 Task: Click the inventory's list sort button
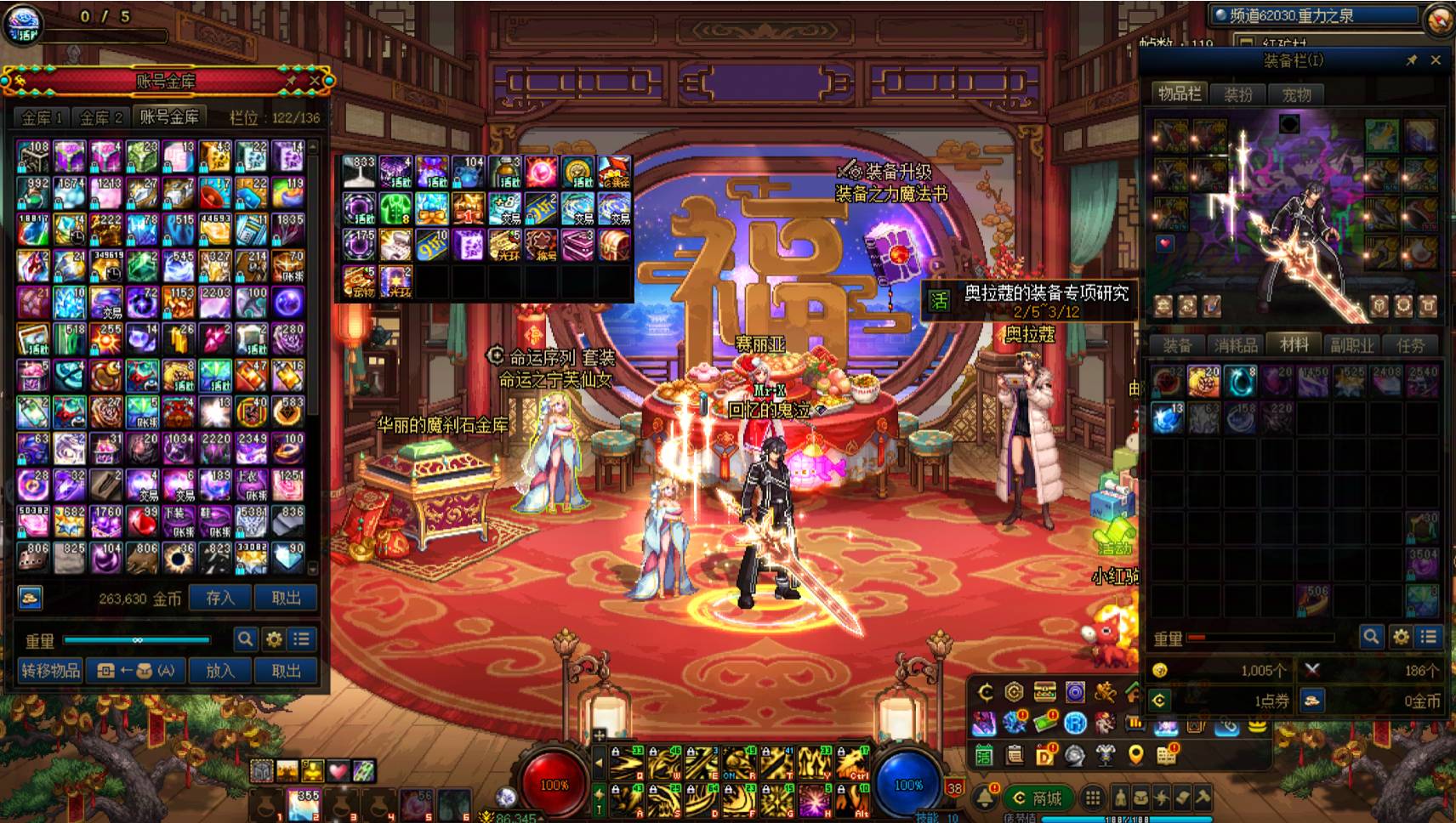coord(1429,636)
